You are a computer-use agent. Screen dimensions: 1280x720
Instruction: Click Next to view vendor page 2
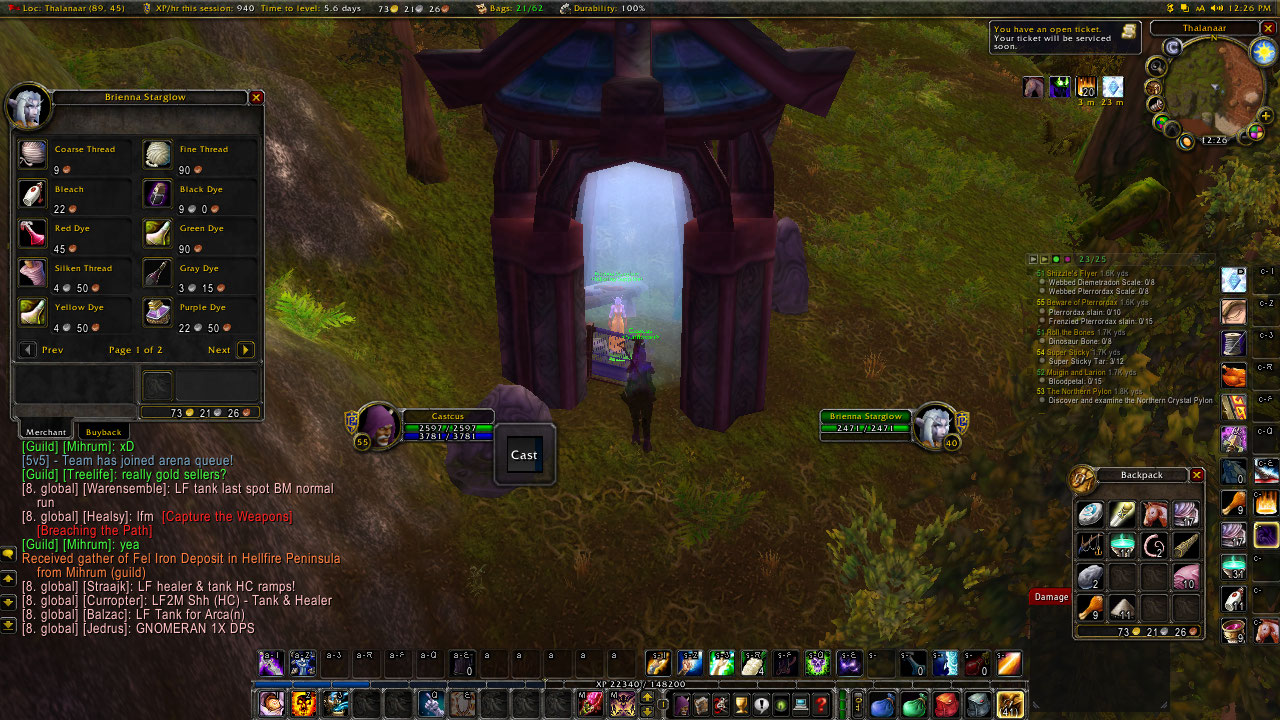coord(244,349)
